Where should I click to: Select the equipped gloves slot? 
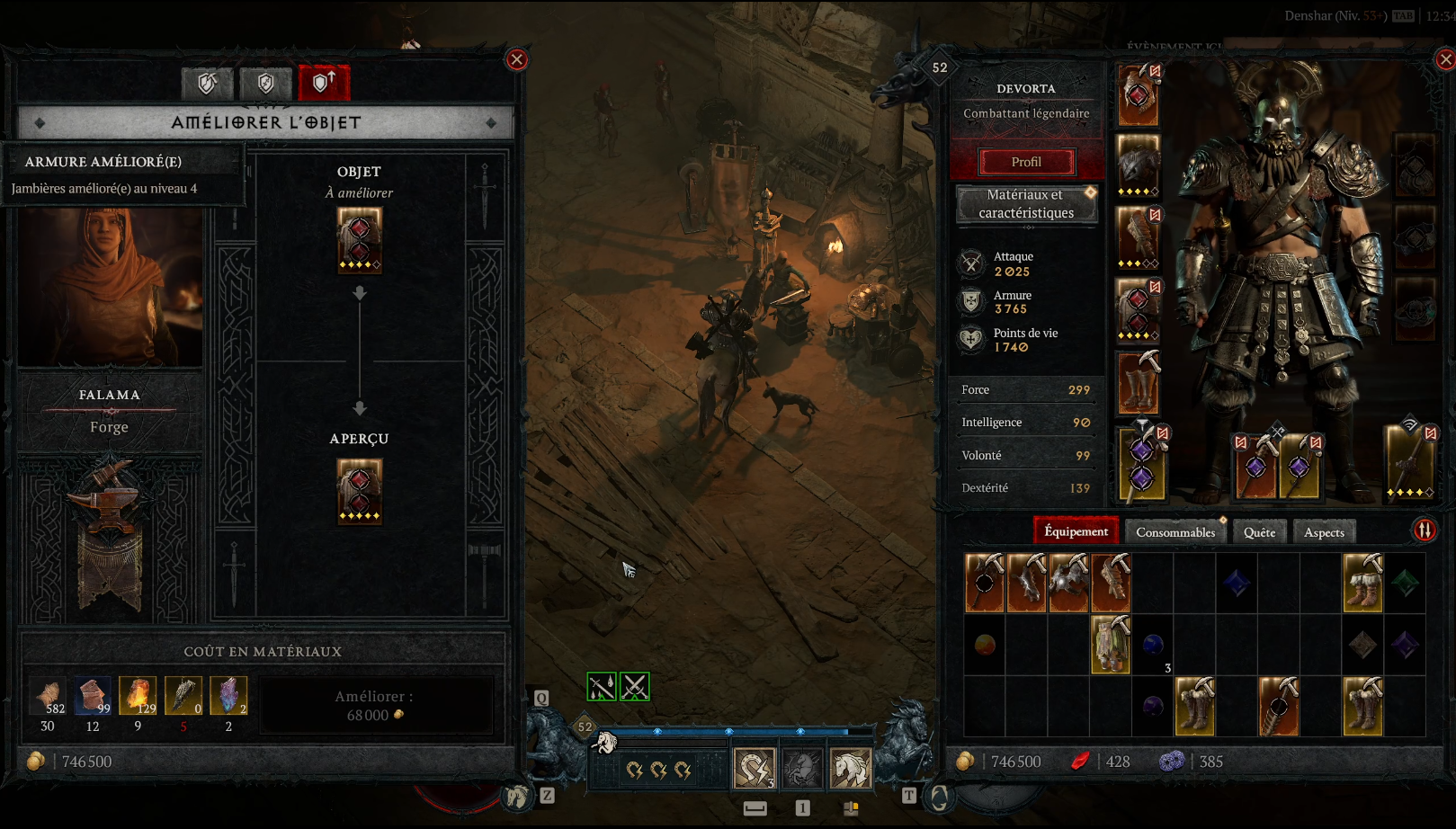click(1138, 238)
